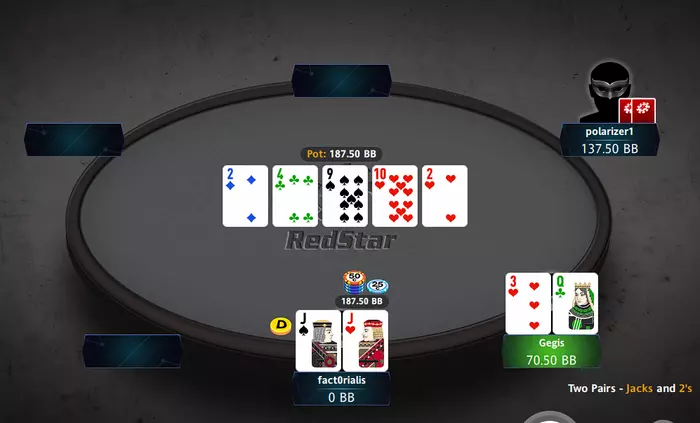This screenshot has width=700, height=423.
Task: Choose Gegis's queen of clubs card
Action: pyautogui.click(x=575, y=303)
